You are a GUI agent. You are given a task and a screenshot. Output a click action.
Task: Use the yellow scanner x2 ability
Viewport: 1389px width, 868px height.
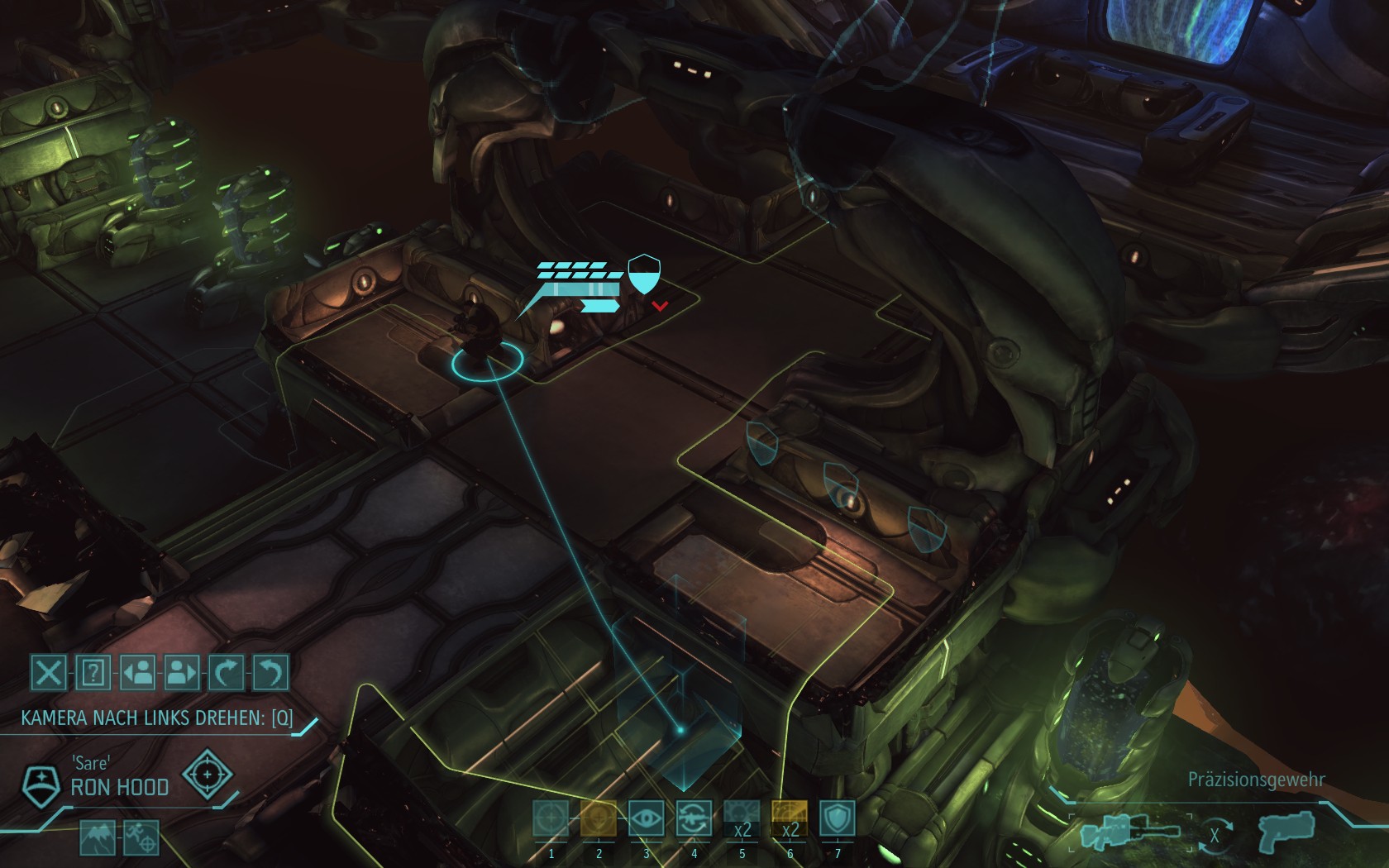coord(790,818)
